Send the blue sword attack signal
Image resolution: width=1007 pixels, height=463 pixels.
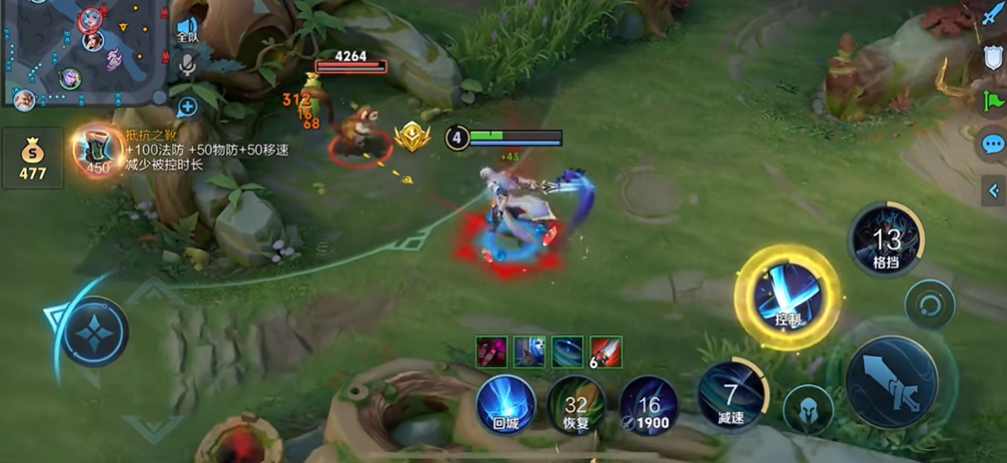coord(992,19)
